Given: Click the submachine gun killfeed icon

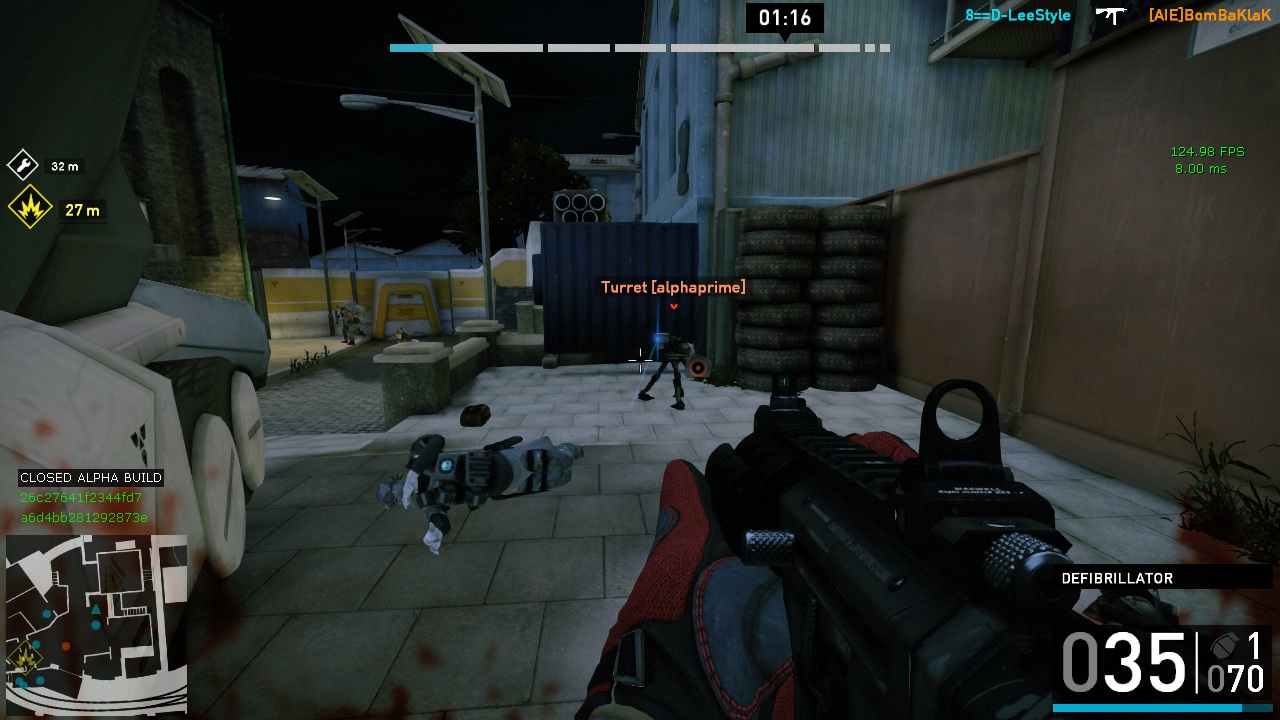Looking at the screenshot, I should (1110, 15).
